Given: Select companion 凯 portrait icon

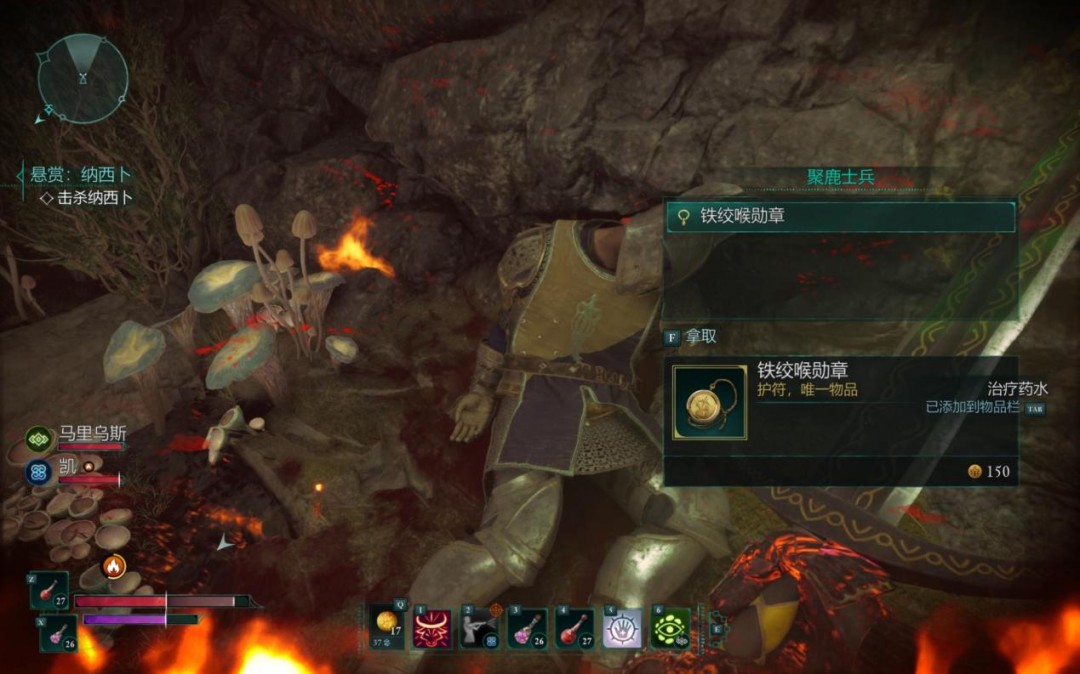Looking at the screenshot, I should point(40,471).
